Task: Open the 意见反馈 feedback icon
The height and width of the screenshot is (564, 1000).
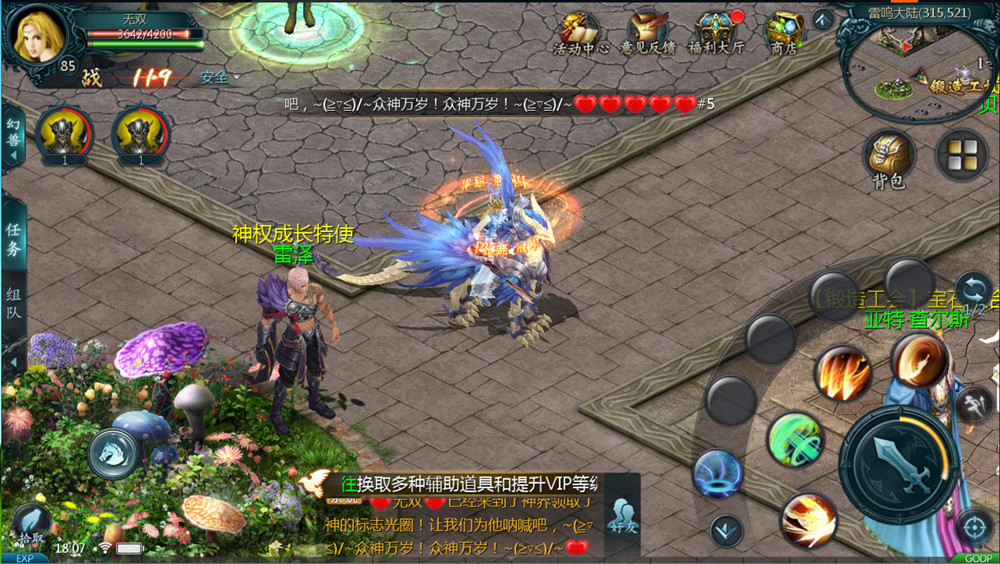Action: point(645,32)
